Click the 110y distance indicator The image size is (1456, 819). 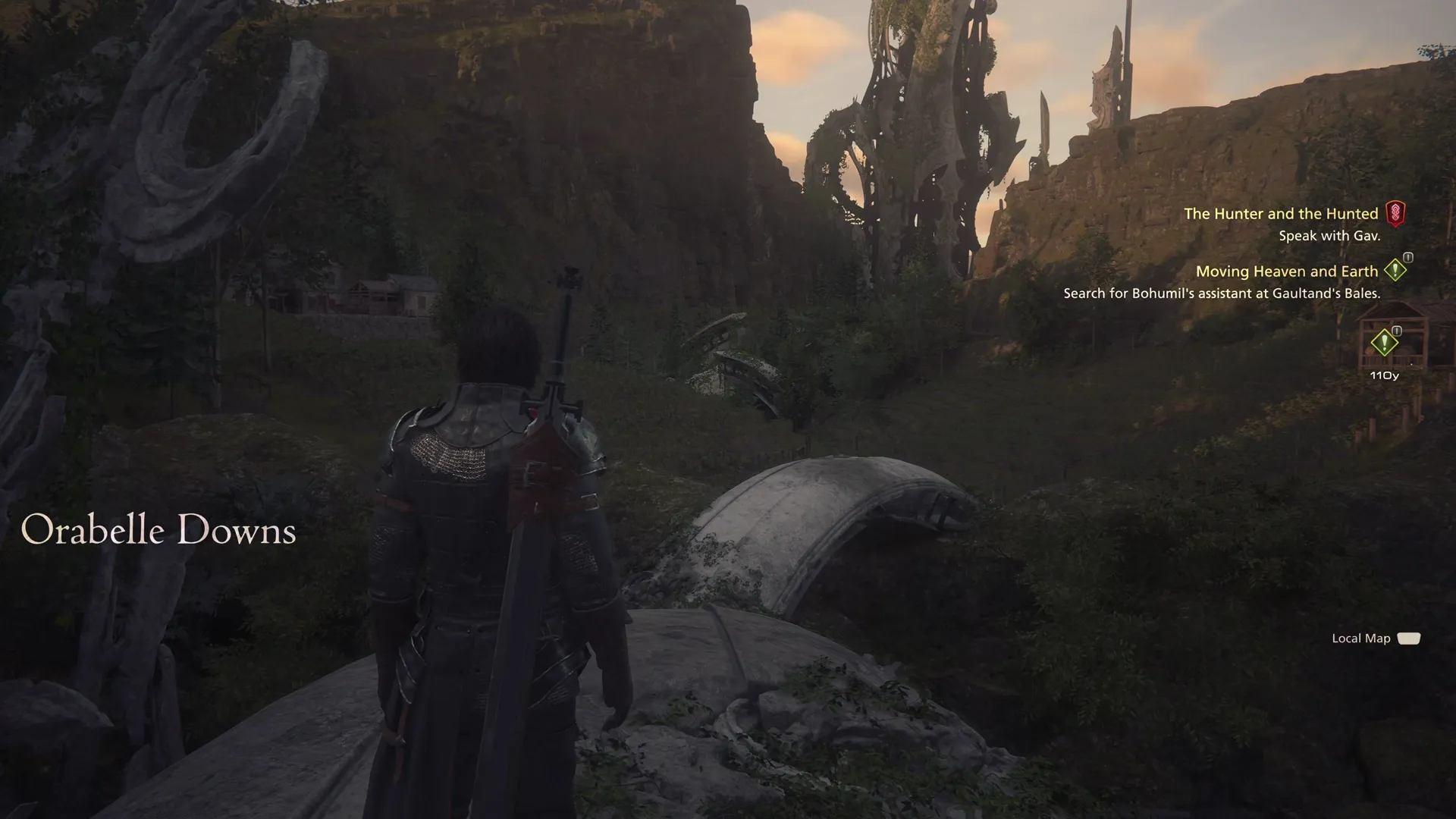tap(1386, 374)
